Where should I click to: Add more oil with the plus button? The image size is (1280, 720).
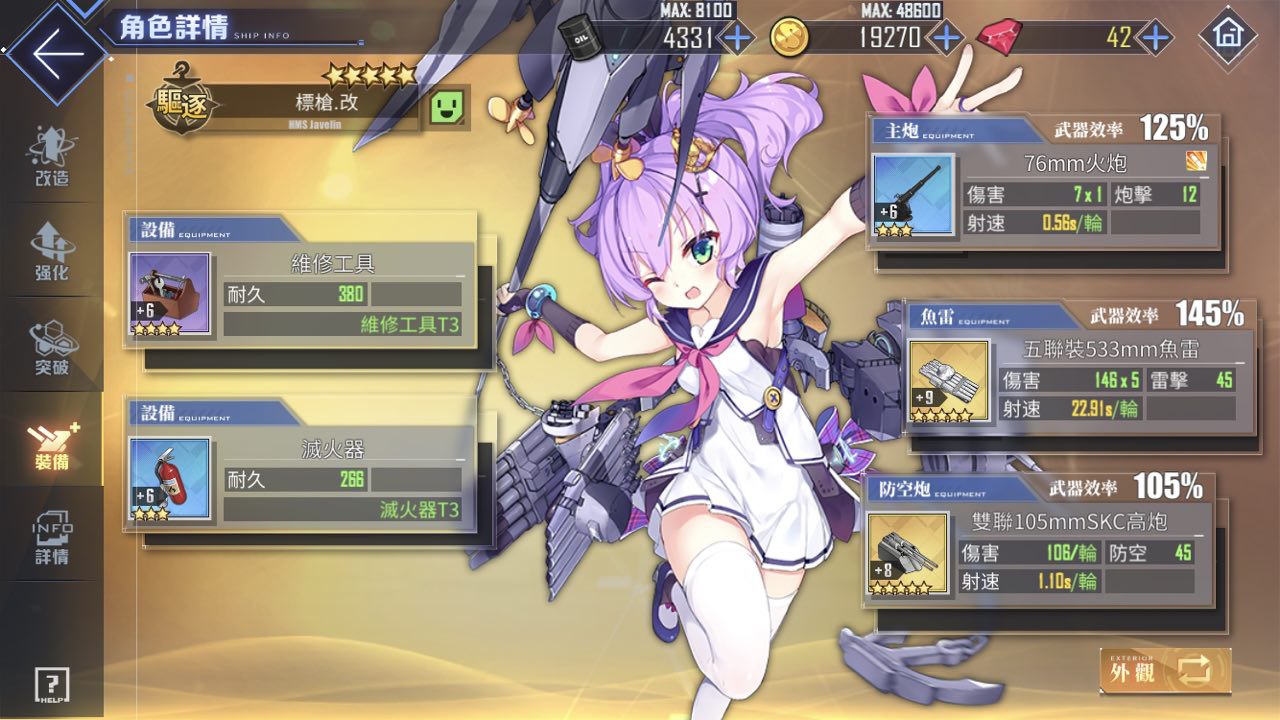[x=737, y=38]
